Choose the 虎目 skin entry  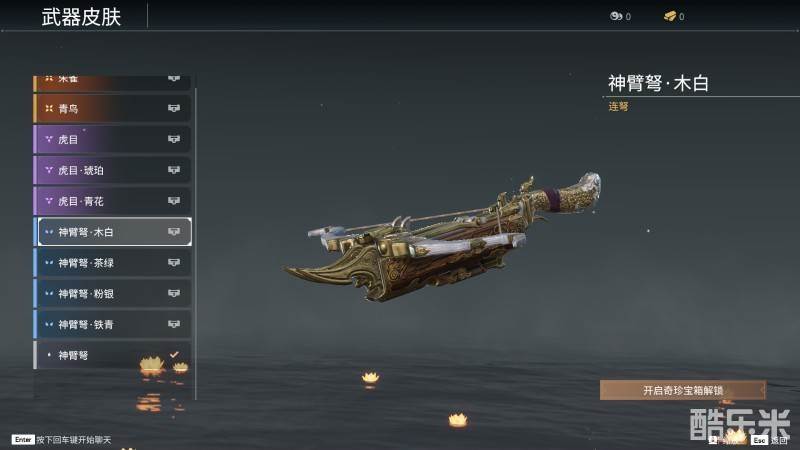[x=112, y=139]
